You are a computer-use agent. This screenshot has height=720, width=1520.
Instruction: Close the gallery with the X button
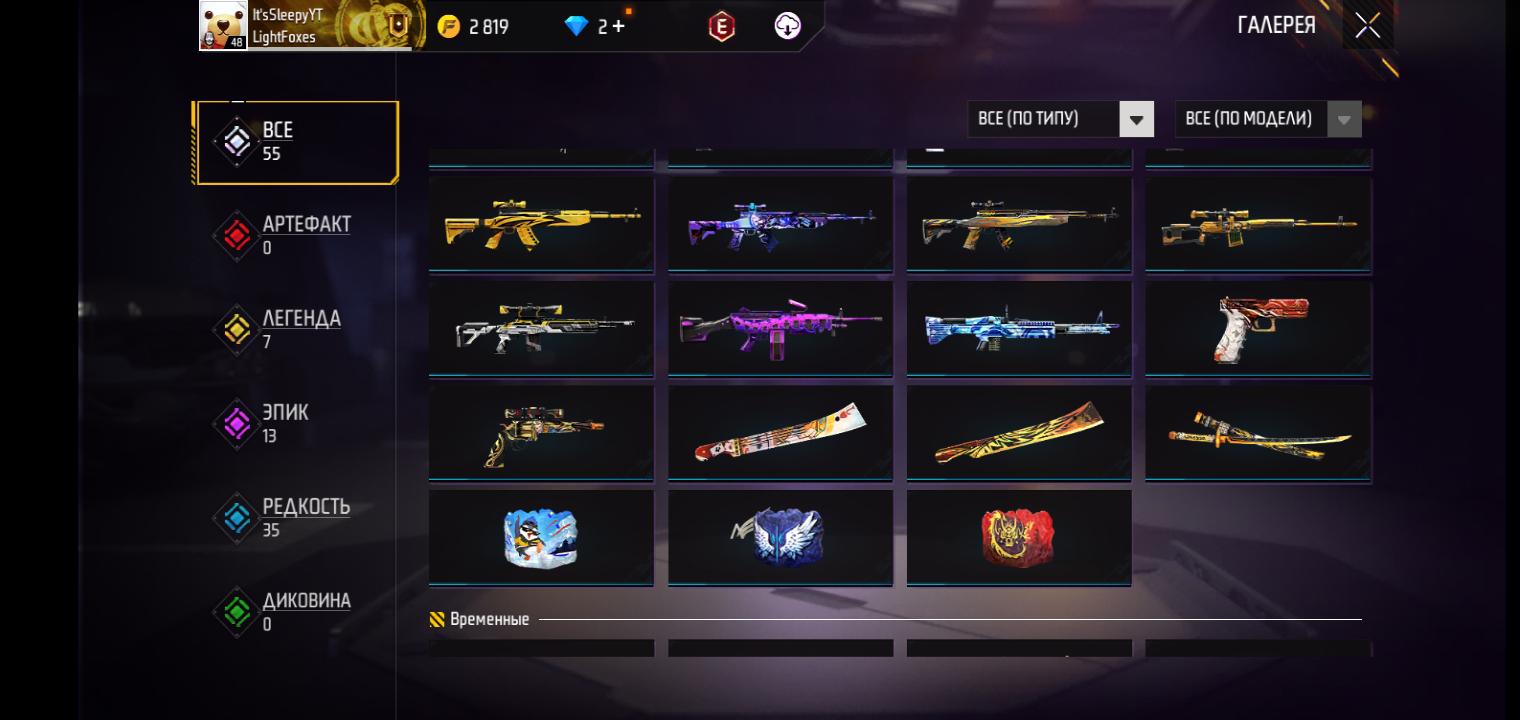tap(1367, 26)
